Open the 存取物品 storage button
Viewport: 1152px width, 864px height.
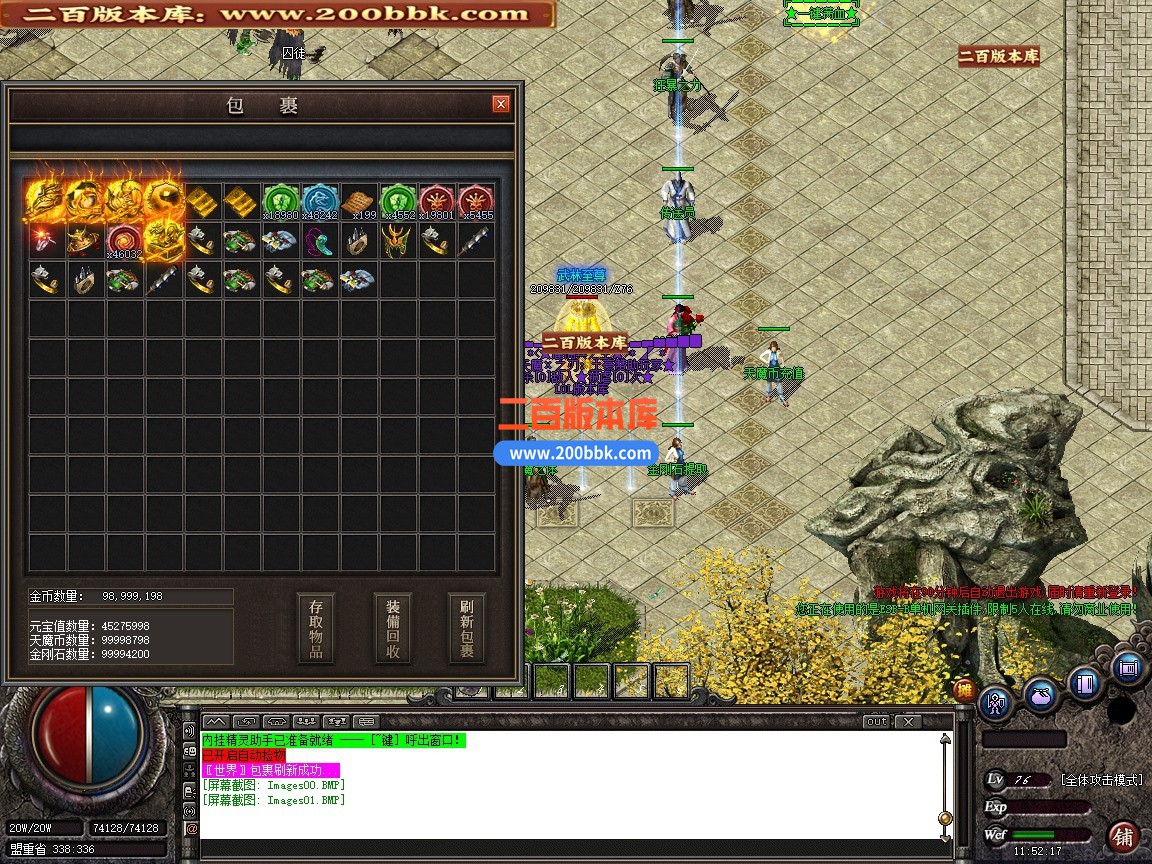click(316, 629)
